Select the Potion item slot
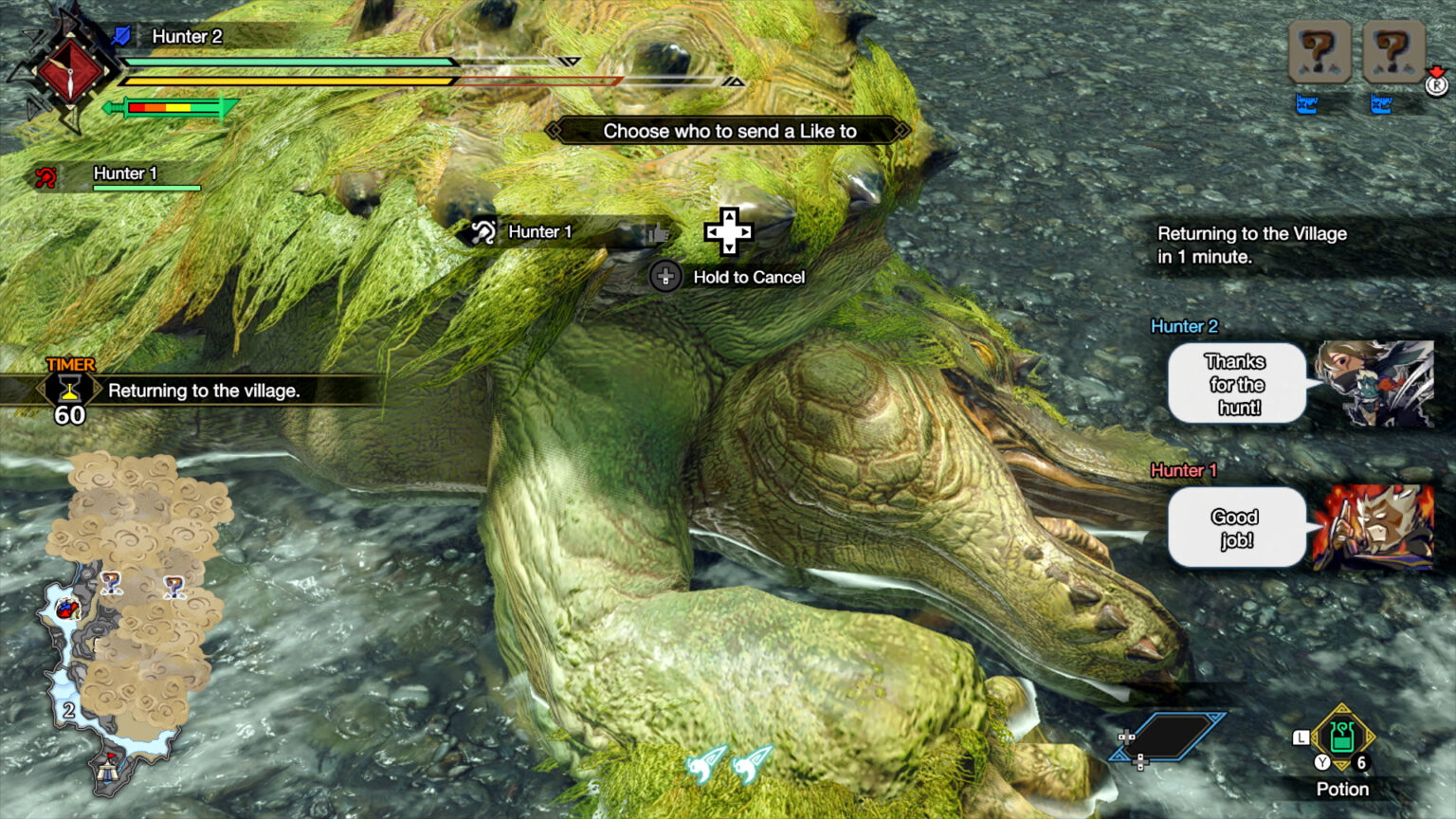1456x819 pixels. pos(1341,737)
